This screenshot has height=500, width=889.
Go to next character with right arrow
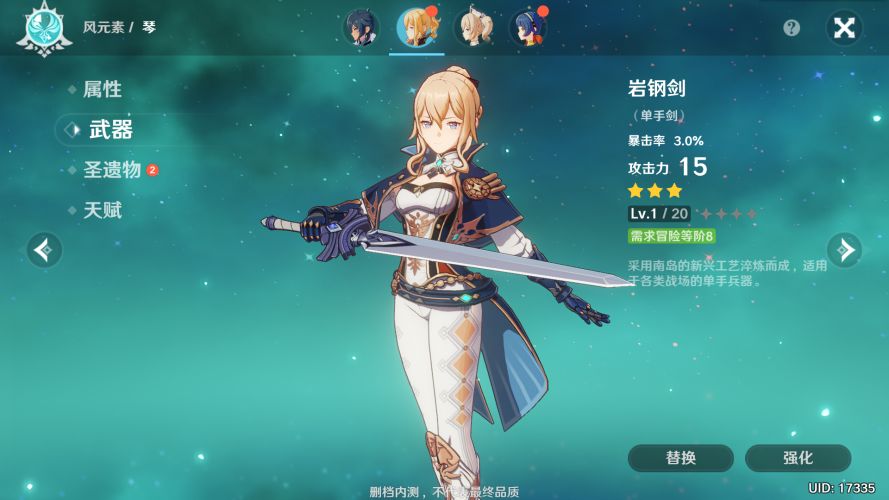pyautogui.click(x=844, y=250)
